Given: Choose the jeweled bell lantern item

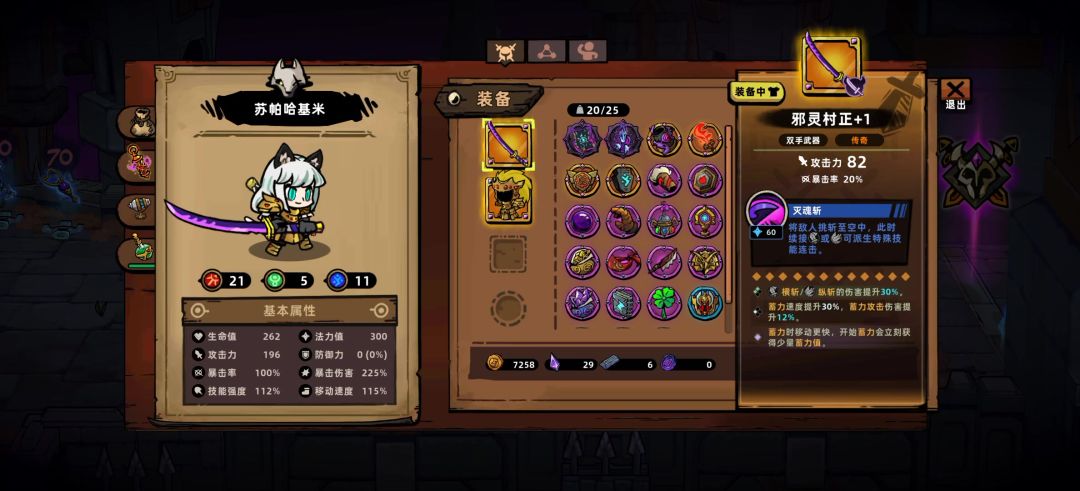Looking at the screenshot, I should (x=664, y=221).
